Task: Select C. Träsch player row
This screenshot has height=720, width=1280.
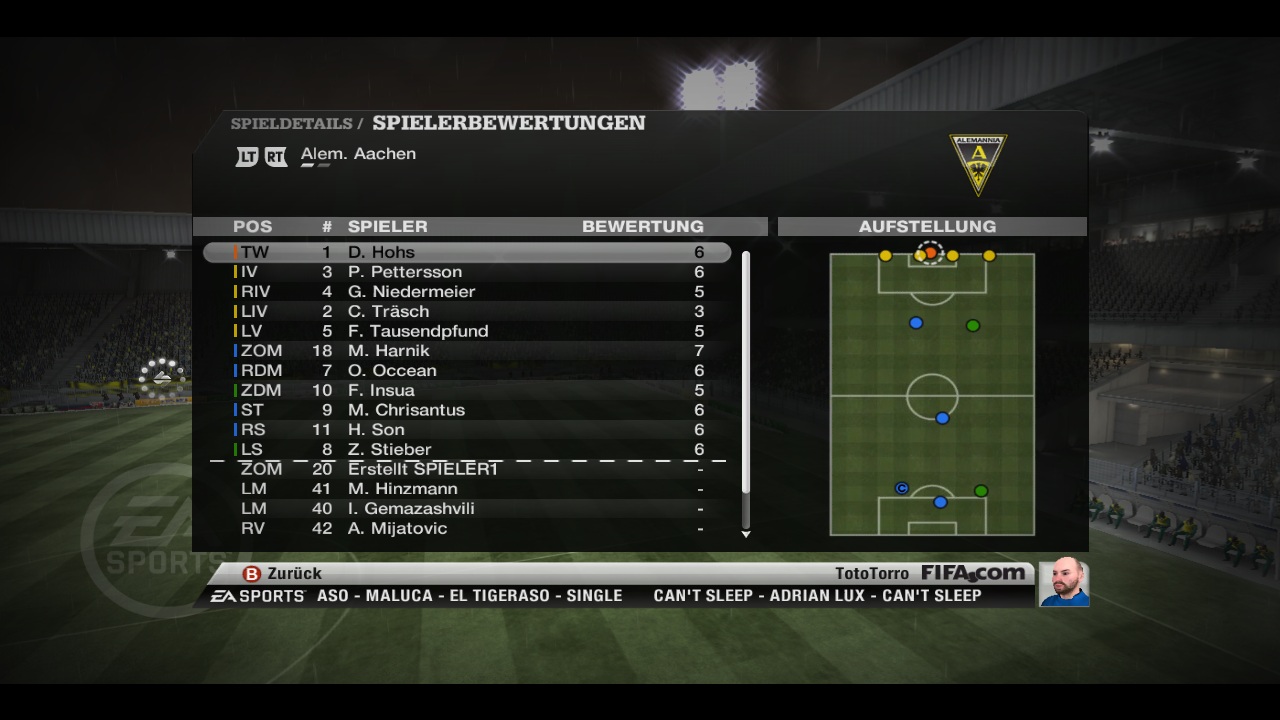Action: pos(467,311)
